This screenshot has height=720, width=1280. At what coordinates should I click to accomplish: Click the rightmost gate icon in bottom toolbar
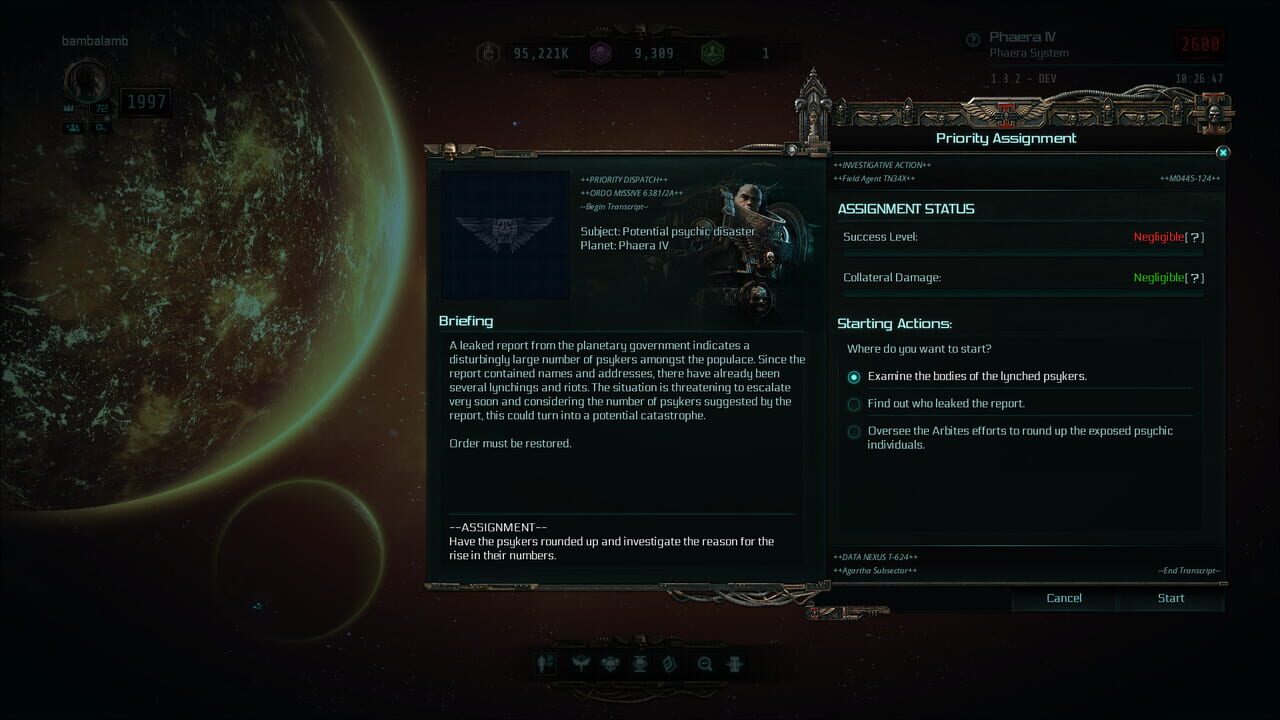click(735, 664)
